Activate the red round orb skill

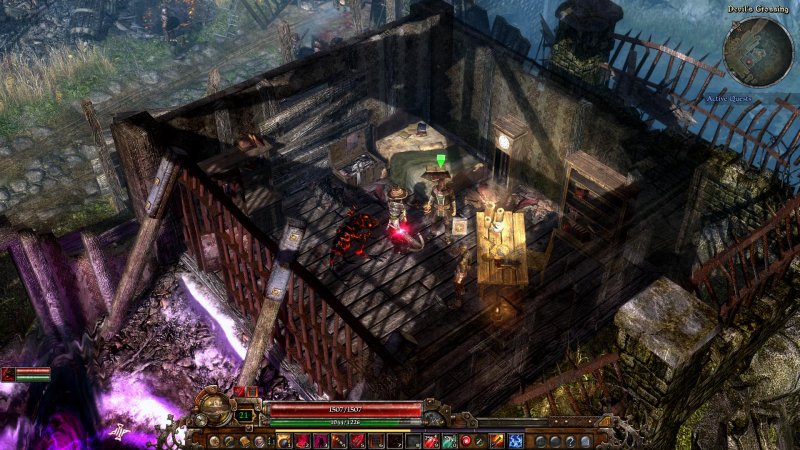point(466,440)
